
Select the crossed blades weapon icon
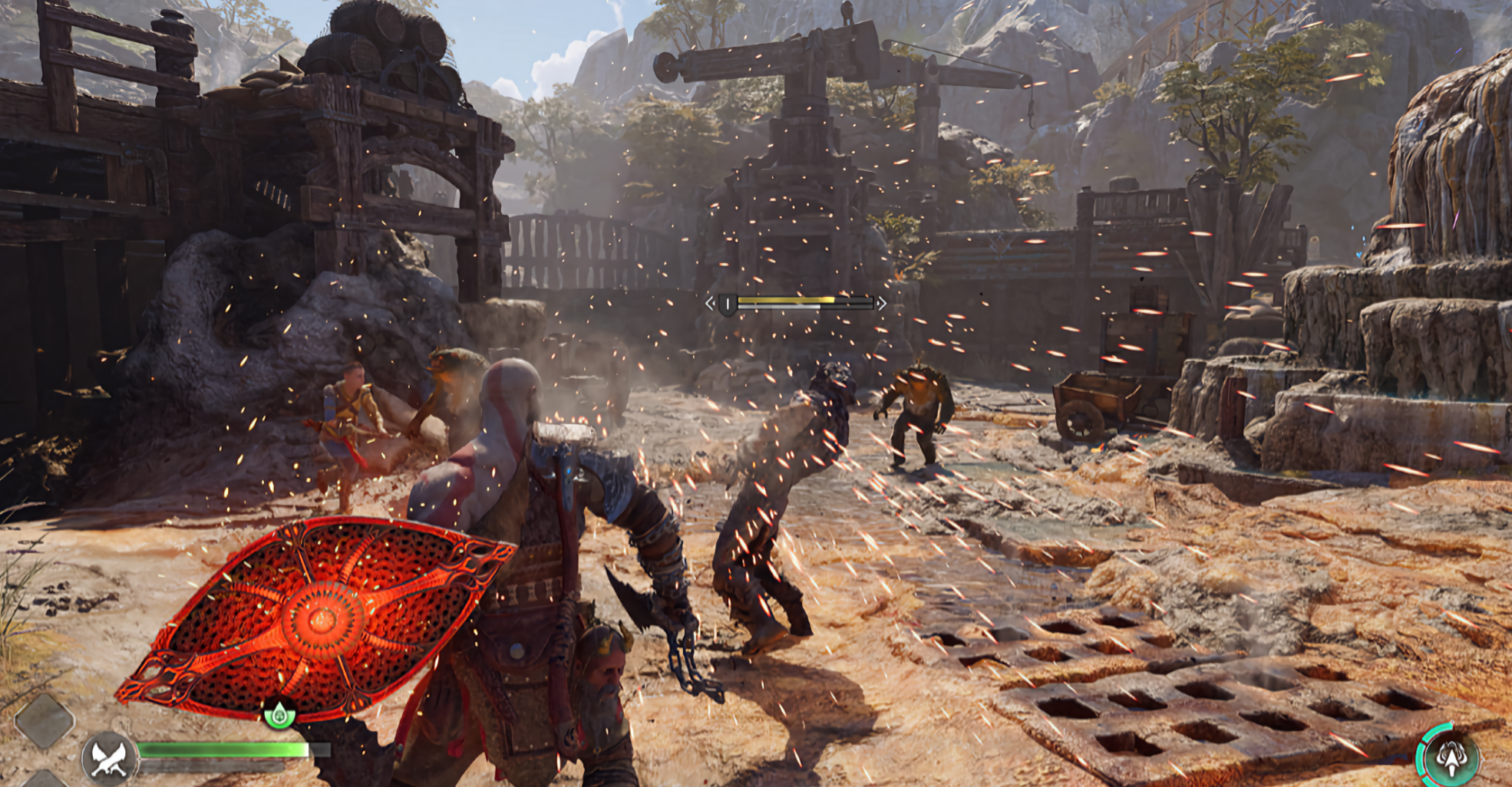109,757
